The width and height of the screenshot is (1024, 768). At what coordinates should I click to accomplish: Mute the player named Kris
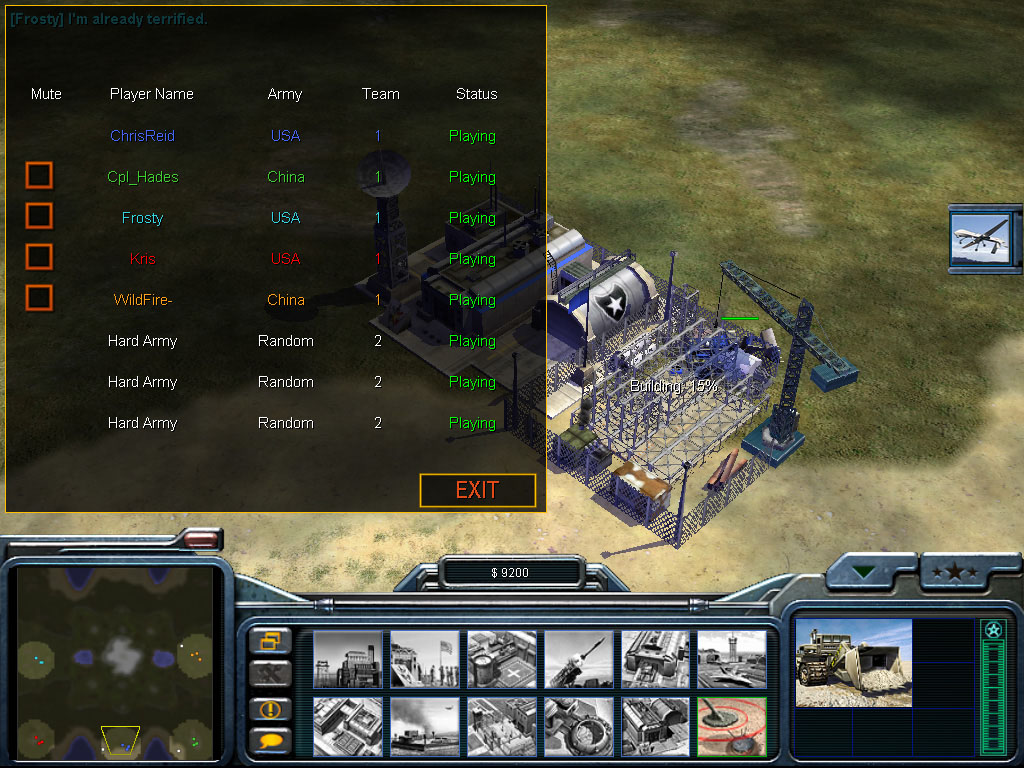39,257
